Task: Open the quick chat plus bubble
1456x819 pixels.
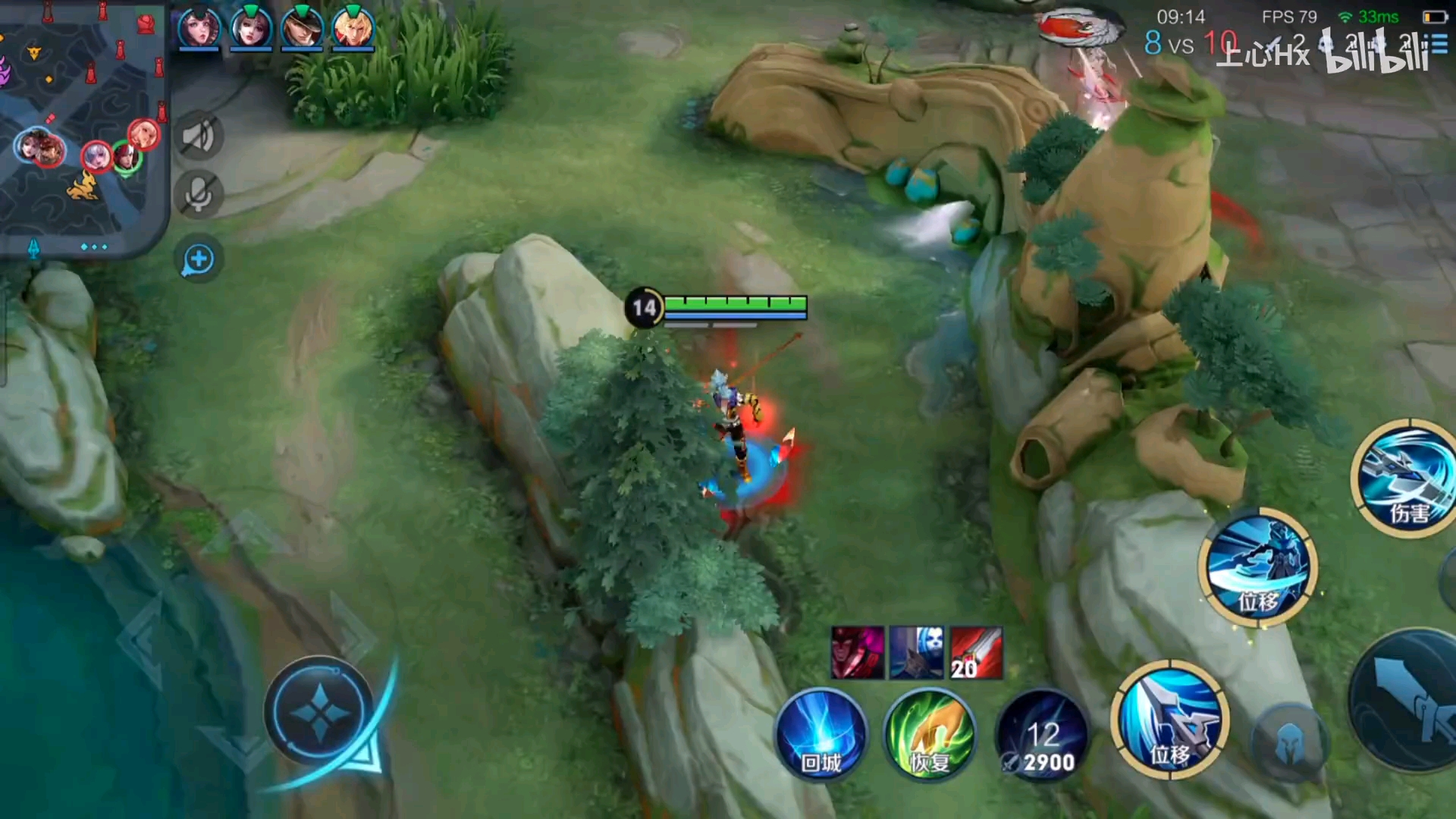Action: coord(199,260)
